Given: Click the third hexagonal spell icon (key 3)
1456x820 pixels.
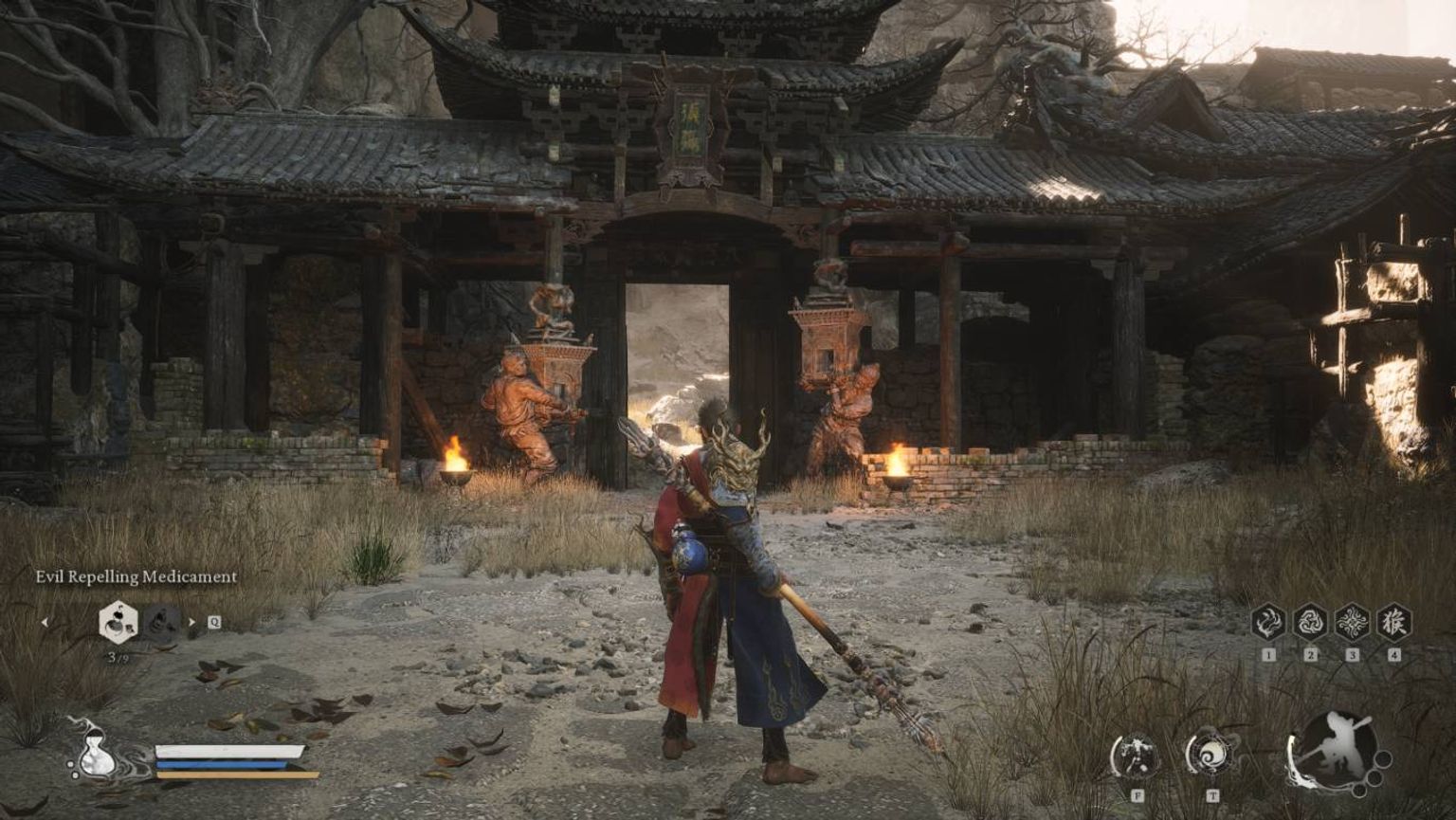Looking at the screenshot, I should tap(1353, 622).
